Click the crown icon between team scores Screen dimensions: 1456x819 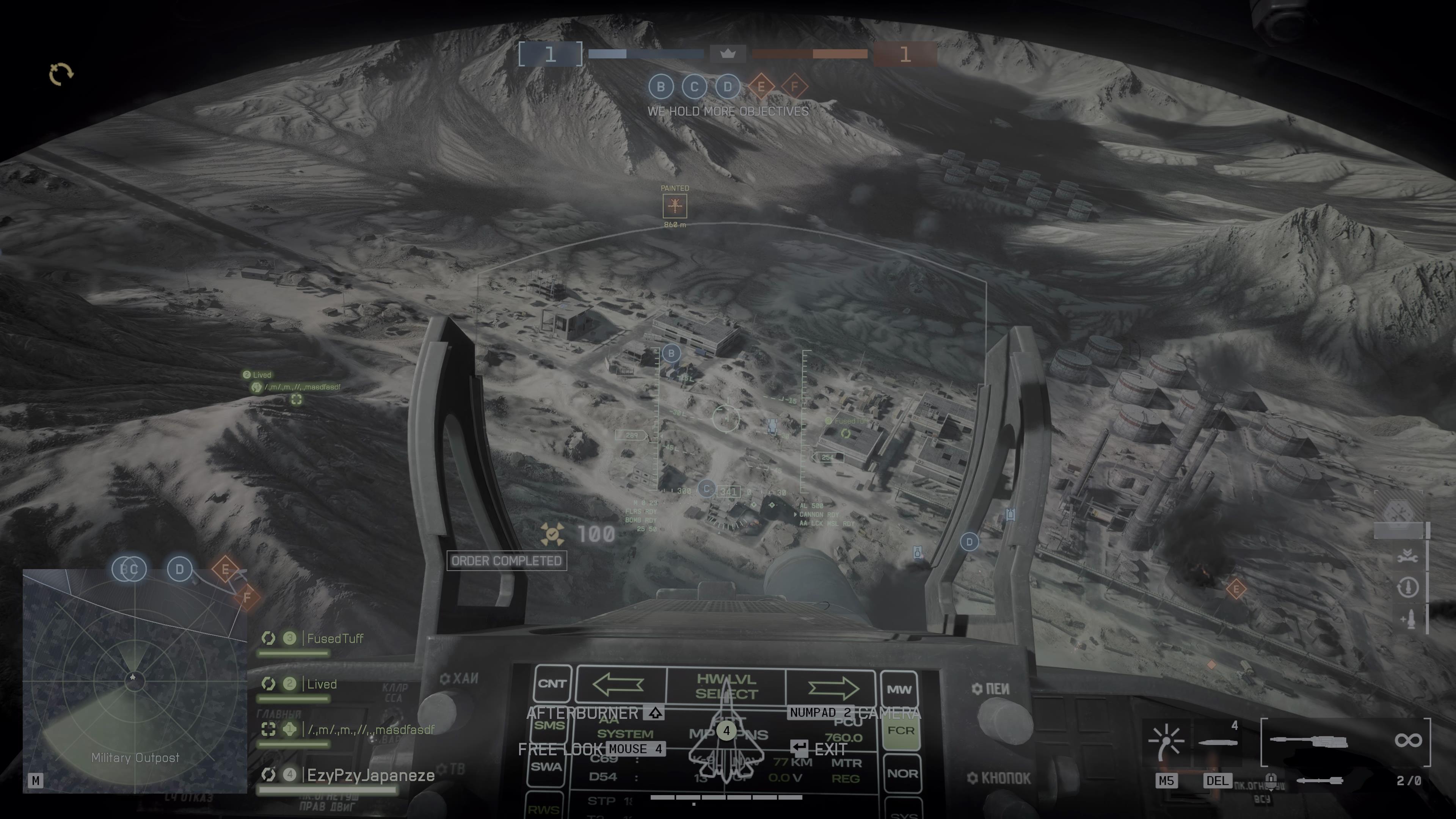coord(728,54)
